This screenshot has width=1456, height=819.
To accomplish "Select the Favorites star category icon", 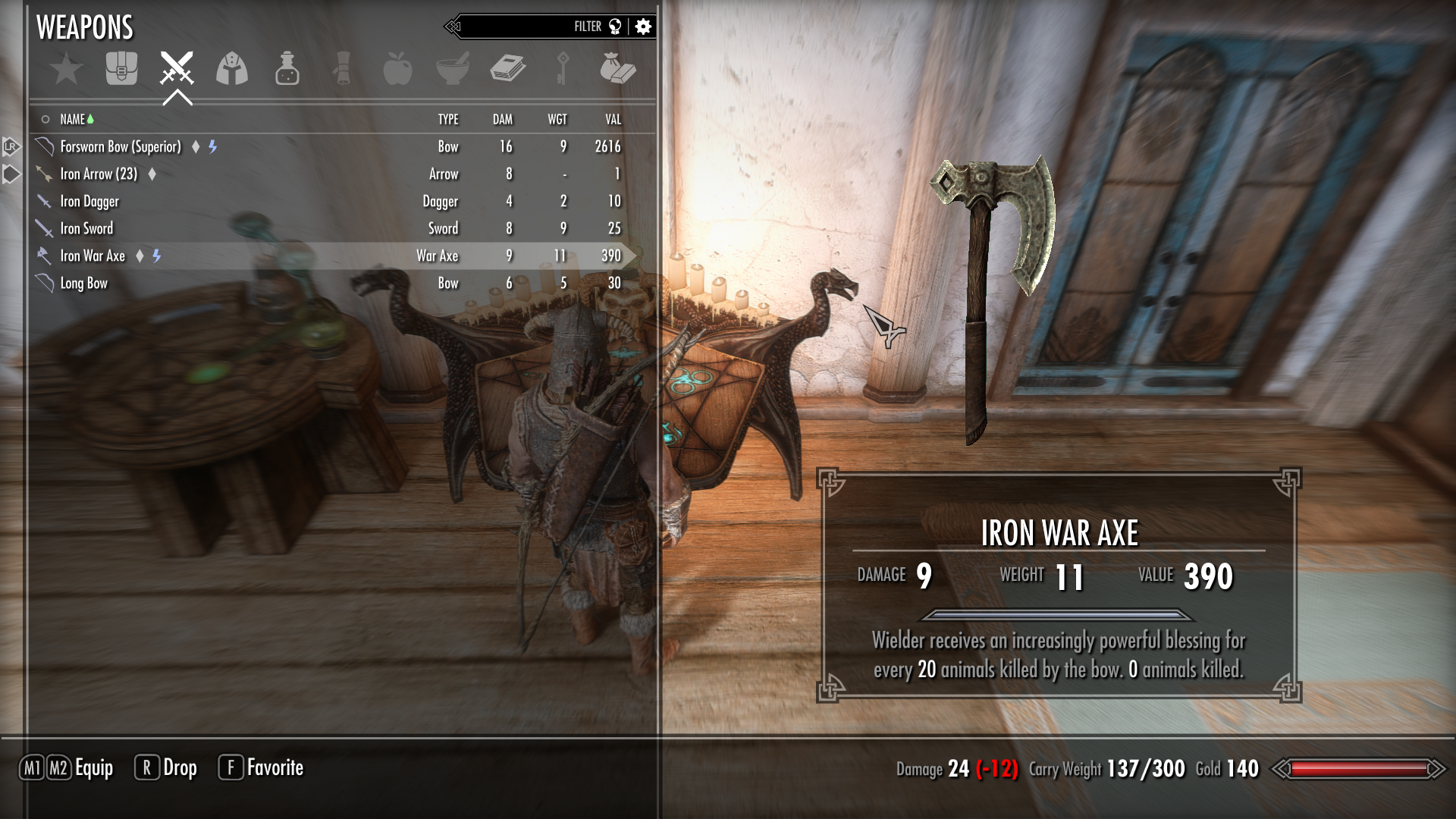I will [x=68, y=68].
